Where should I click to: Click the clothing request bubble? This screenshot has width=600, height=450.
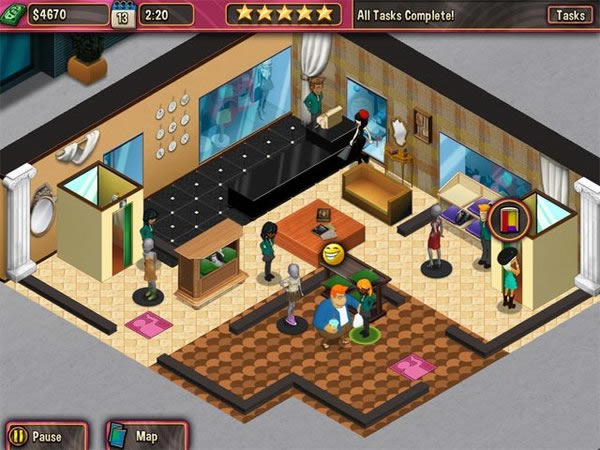tap(508, 218)
